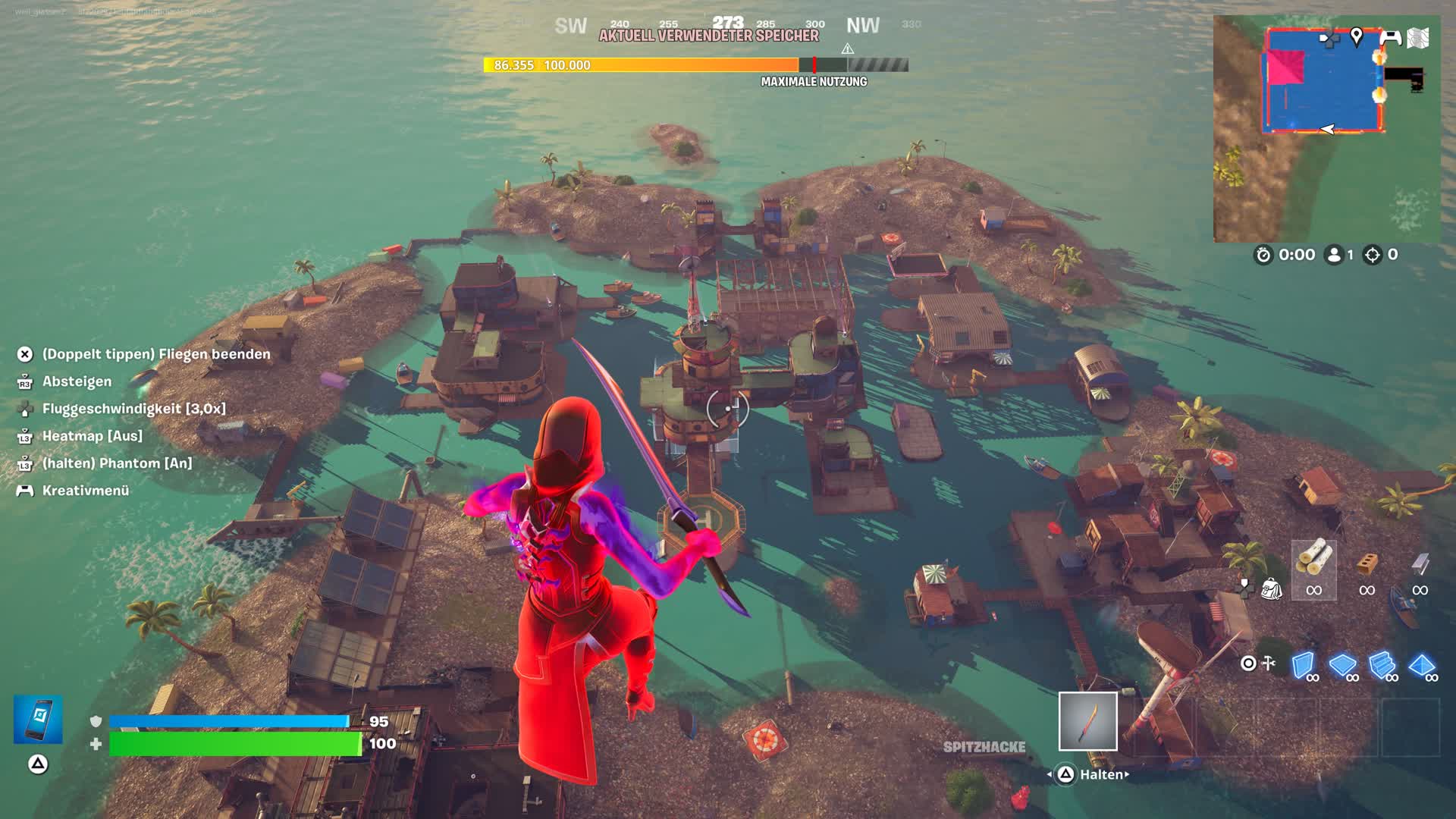
Task: Change Fluggeschwindigkeit [3,0x] setting
Action: pyautogui.click(x=133, y=409)
